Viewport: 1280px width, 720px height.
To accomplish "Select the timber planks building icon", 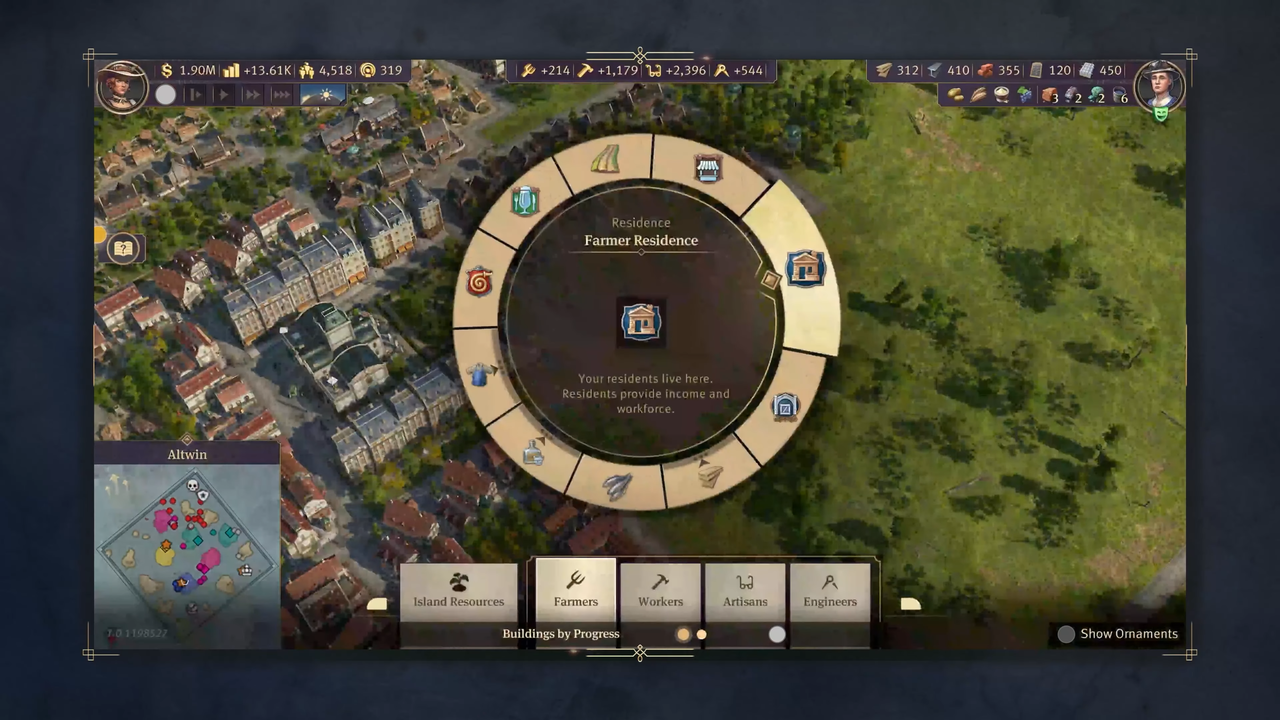I will click(x=709, y=474).
